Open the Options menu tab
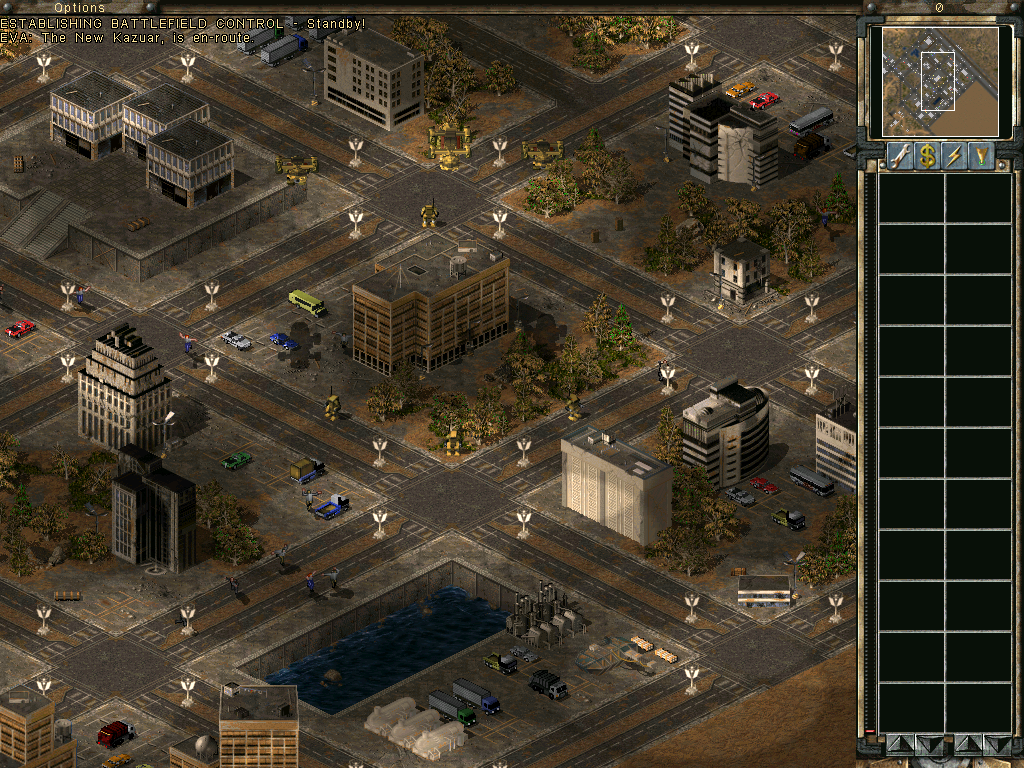Viewport: 1024px width, 768px height. [x=79, y=7]
